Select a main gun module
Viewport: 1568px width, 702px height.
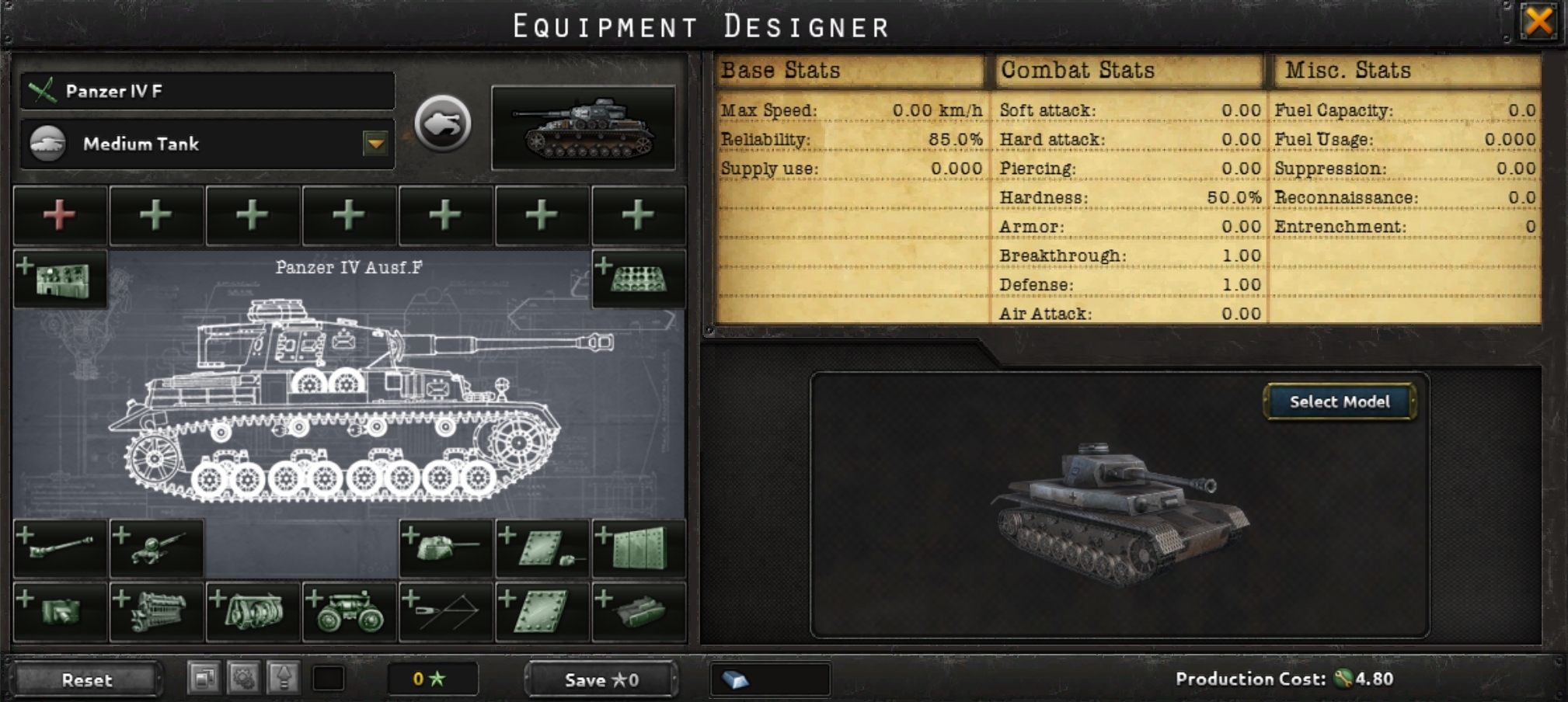pyautogui.click(x=61, y=547)
